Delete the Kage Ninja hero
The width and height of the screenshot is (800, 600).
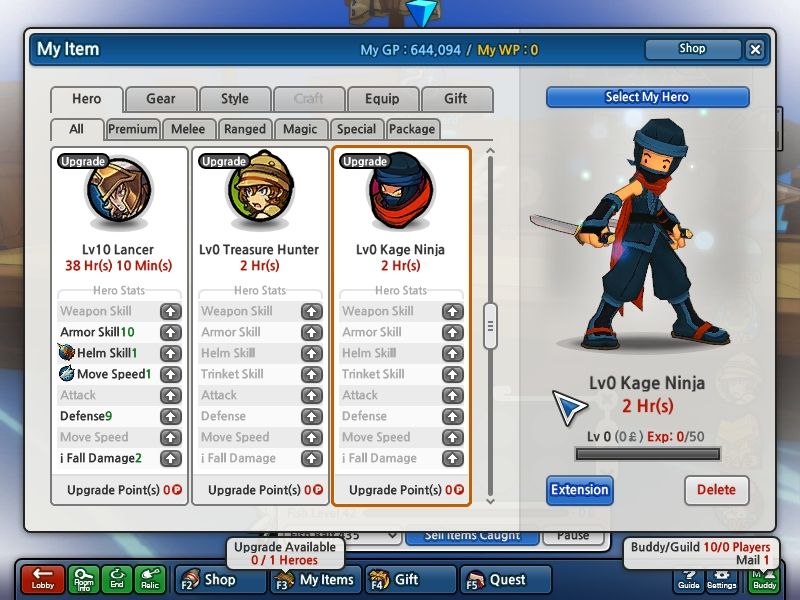coord(716,490)
